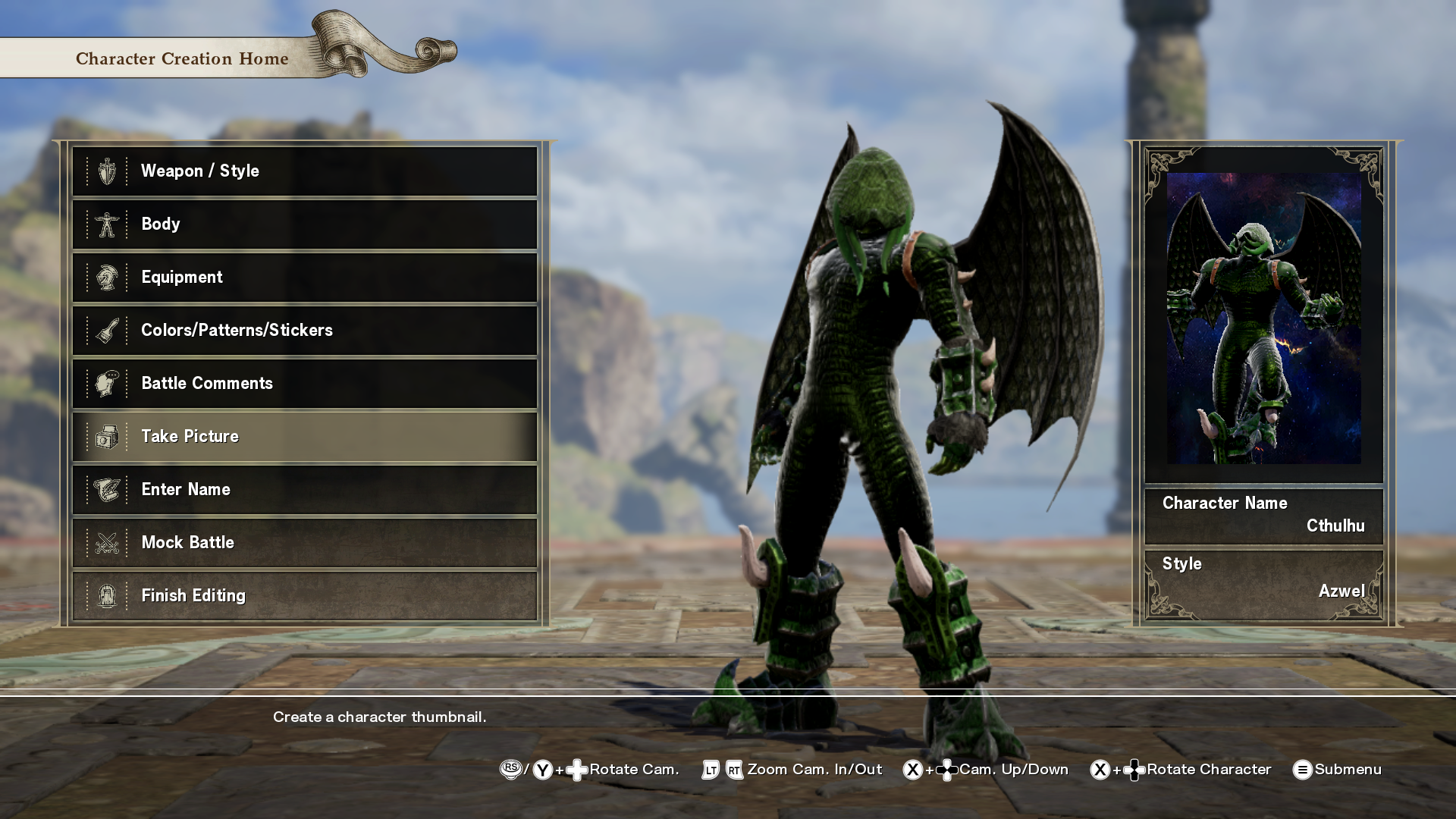Choose Colors/Patterns/Stickers
Image resolution: width=1456 pixels, height=819 pixels.
click(304, 331)
